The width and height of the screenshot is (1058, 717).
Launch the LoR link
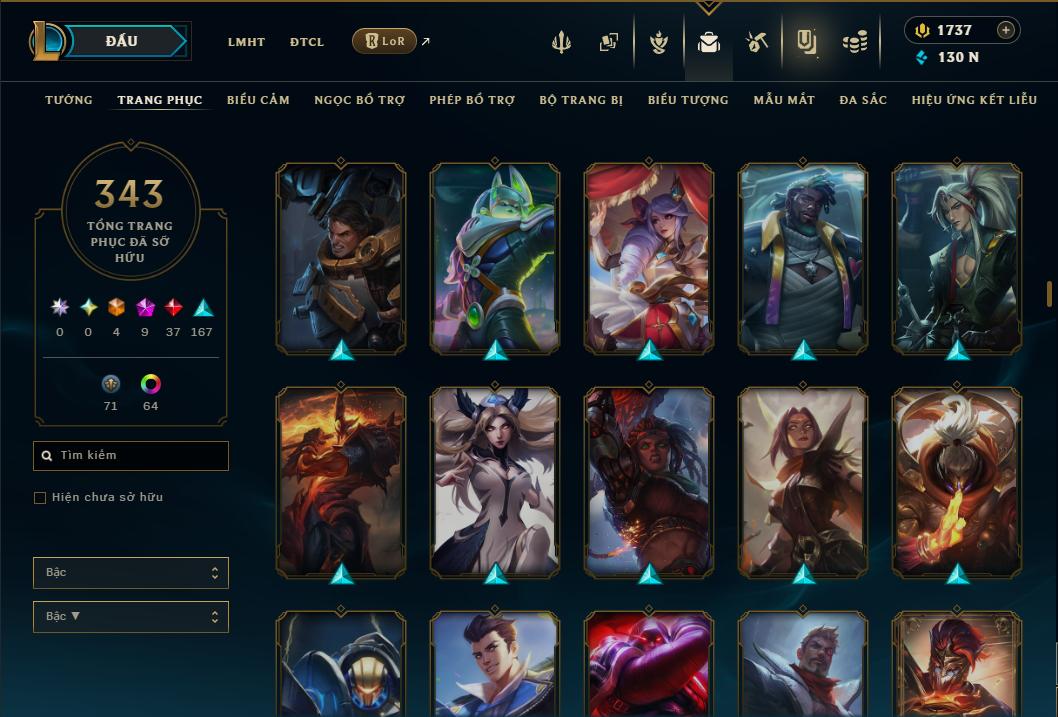coord(385,42)
